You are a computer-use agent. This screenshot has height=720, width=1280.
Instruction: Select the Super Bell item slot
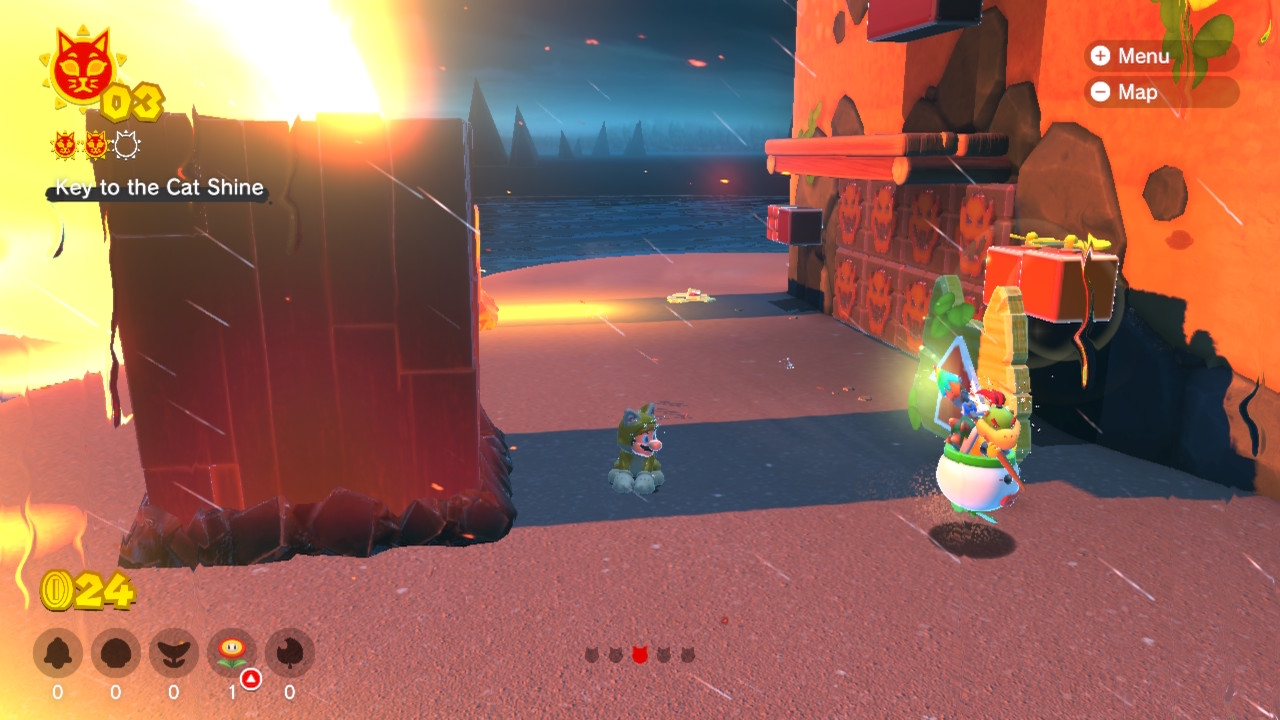[58, 653]
